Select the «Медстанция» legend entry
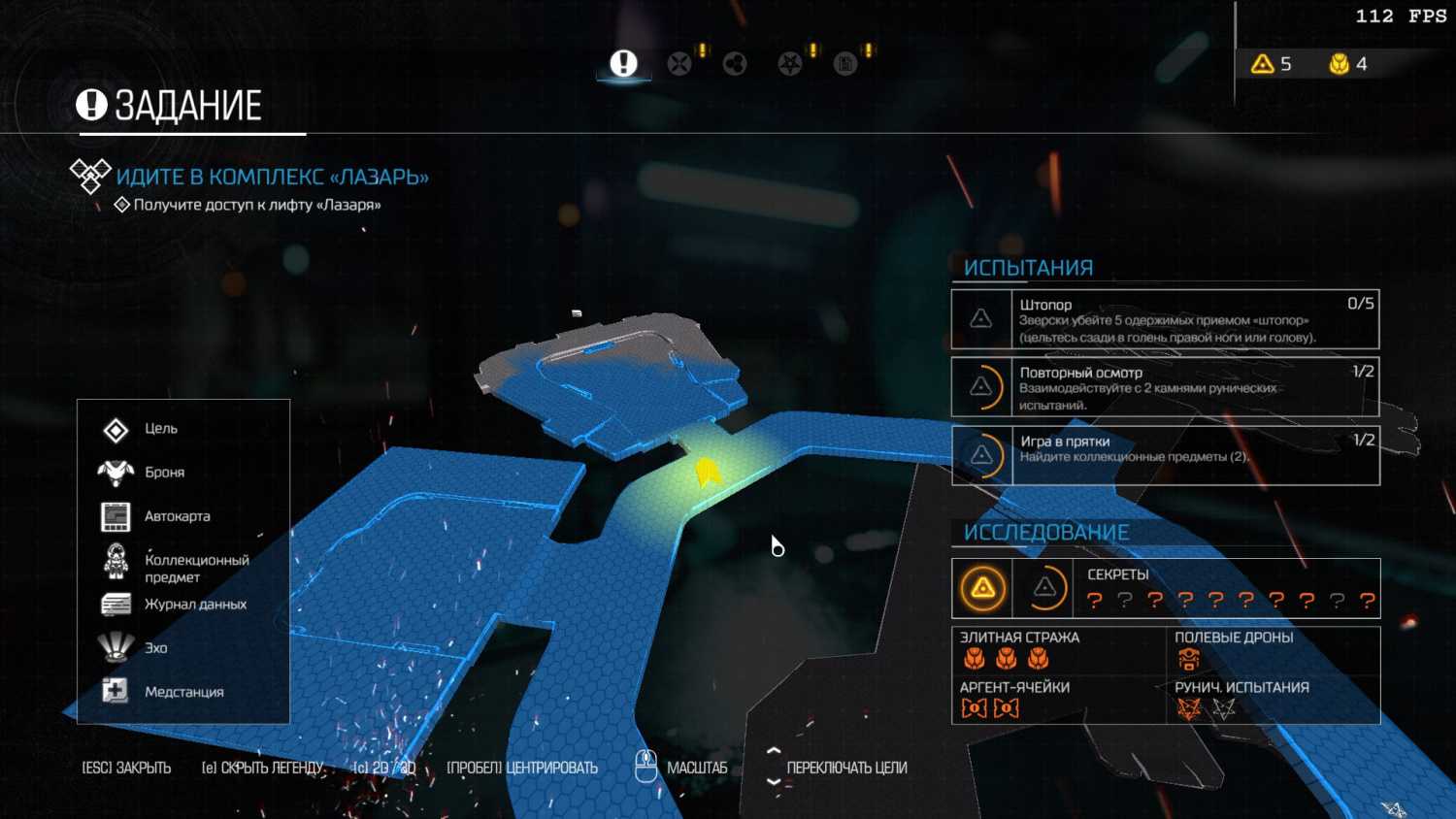Screen dimensions: 1456x819 tap(183, 692)
